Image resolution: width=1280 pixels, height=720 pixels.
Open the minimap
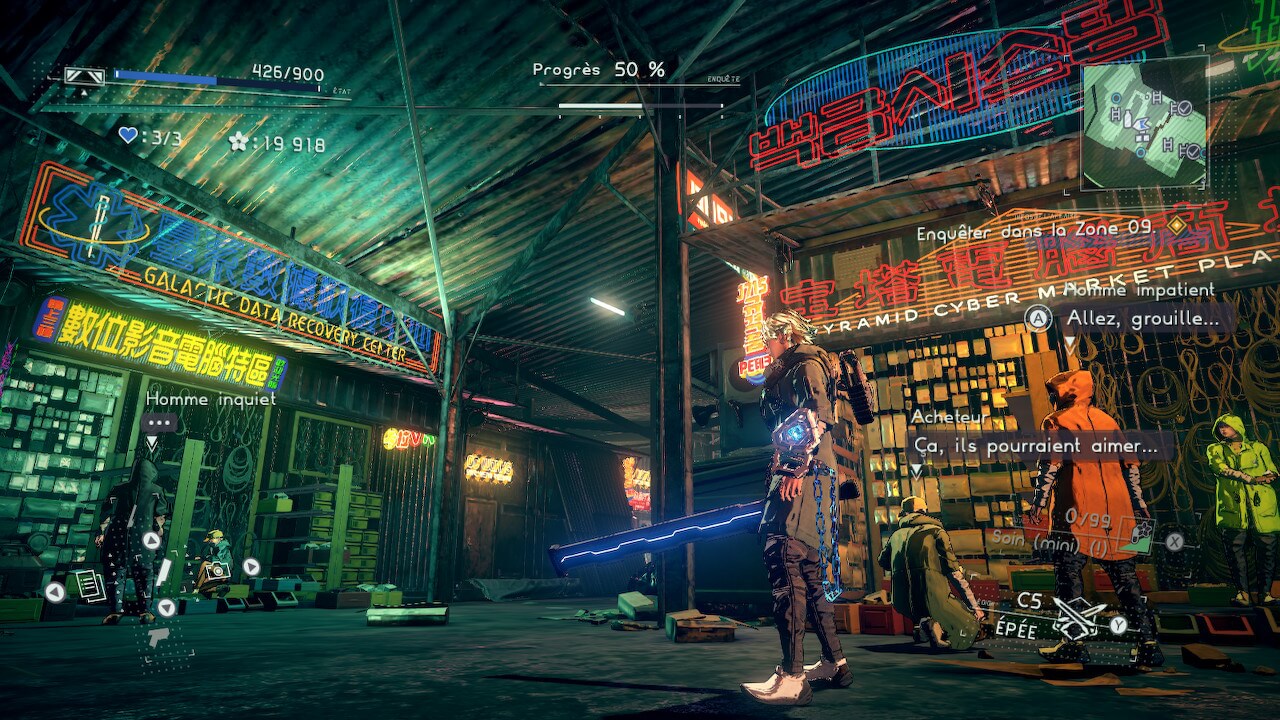[1144, 122]
